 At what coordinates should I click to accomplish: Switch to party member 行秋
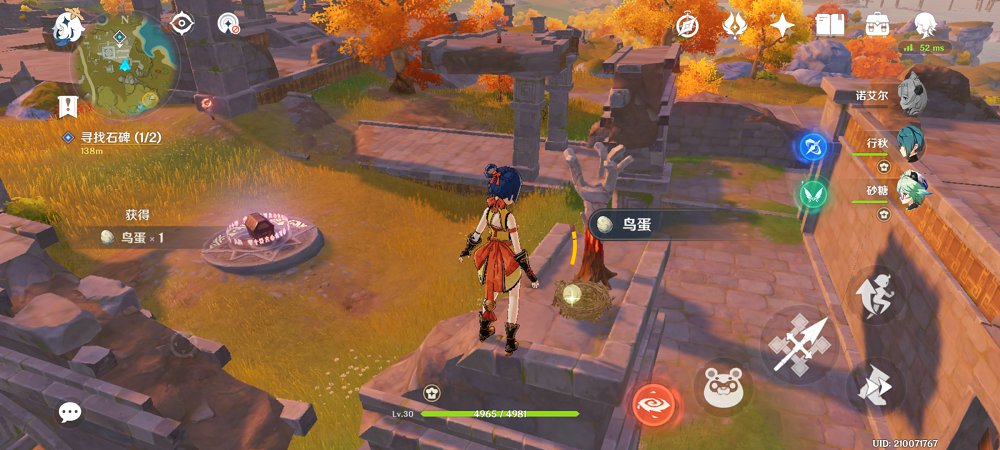pos(909,143)
